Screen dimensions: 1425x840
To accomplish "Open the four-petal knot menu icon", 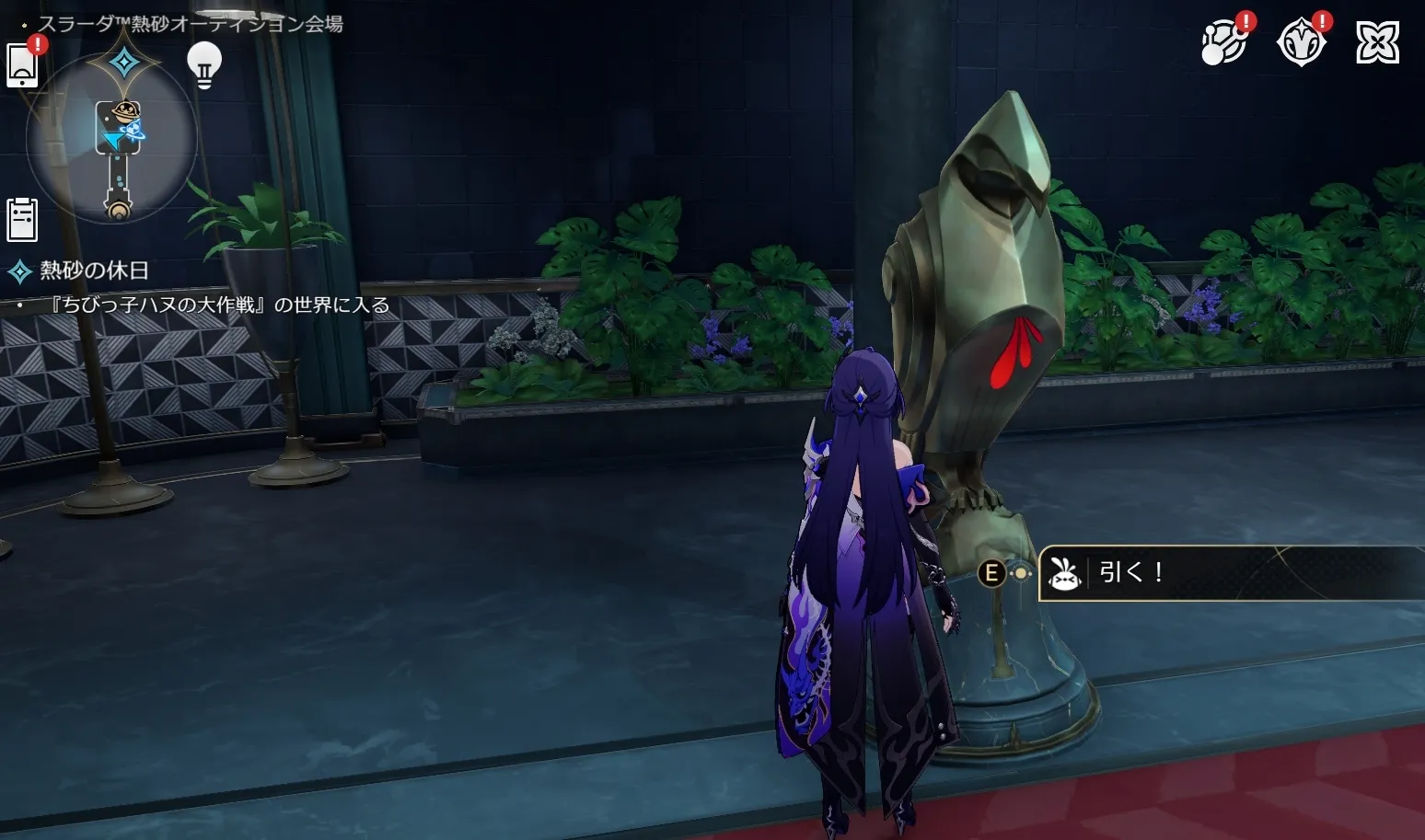I will pyautogui.click(x=1377, y=42).
